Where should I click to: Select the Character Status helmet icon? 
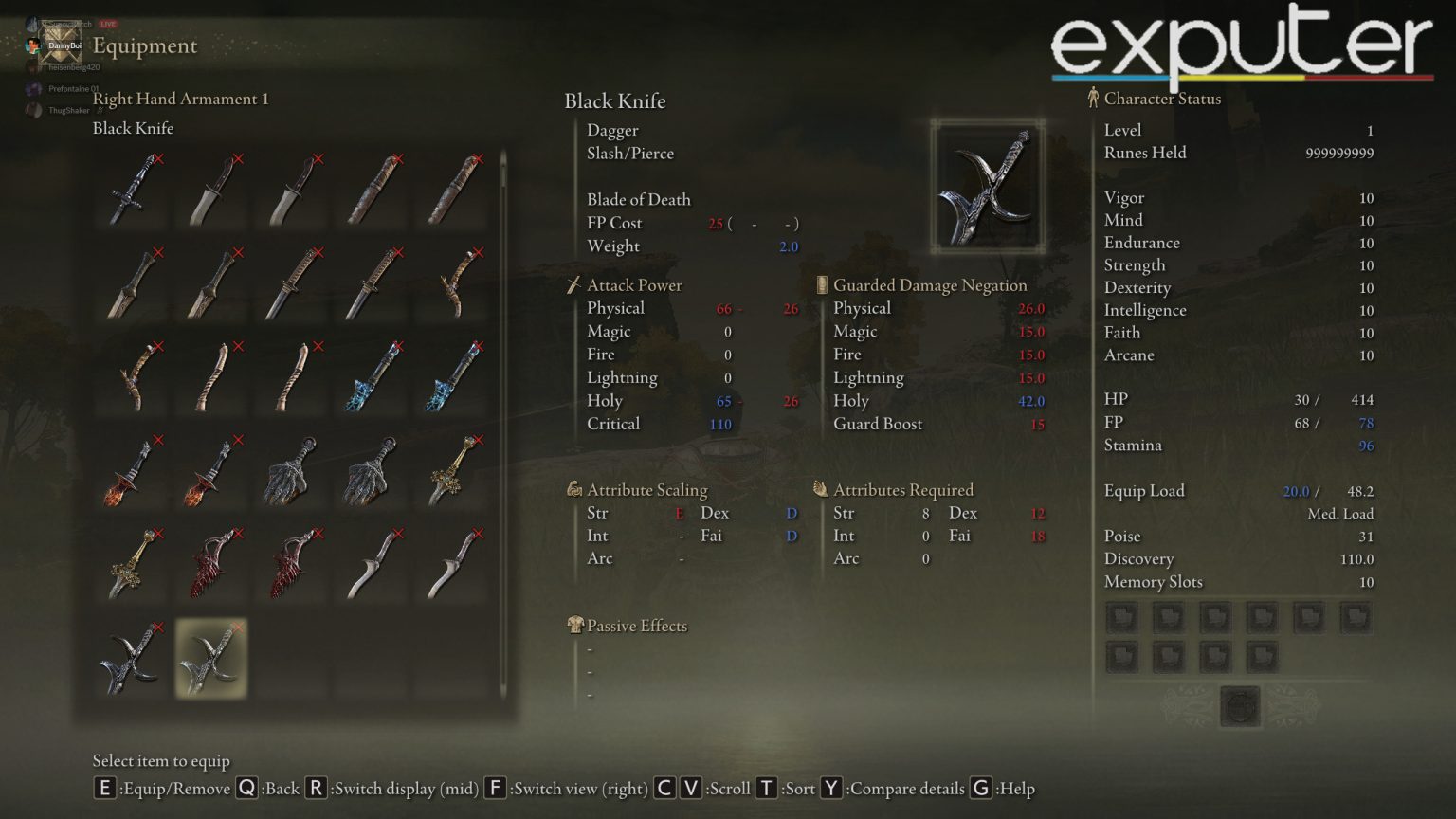1095,98
